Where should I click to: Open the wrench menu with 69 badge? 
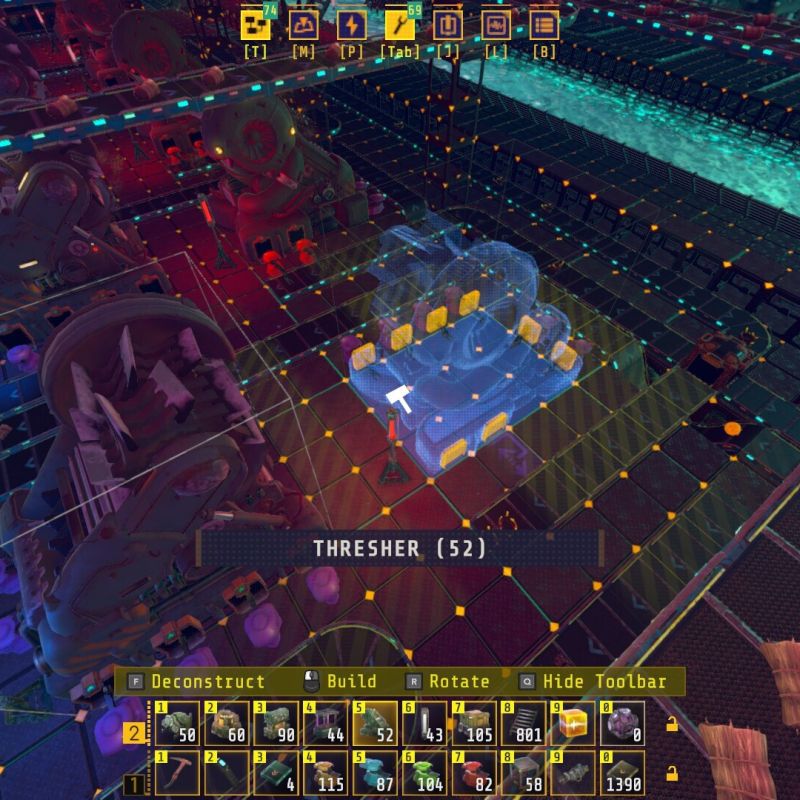click(x=399, y=25)
